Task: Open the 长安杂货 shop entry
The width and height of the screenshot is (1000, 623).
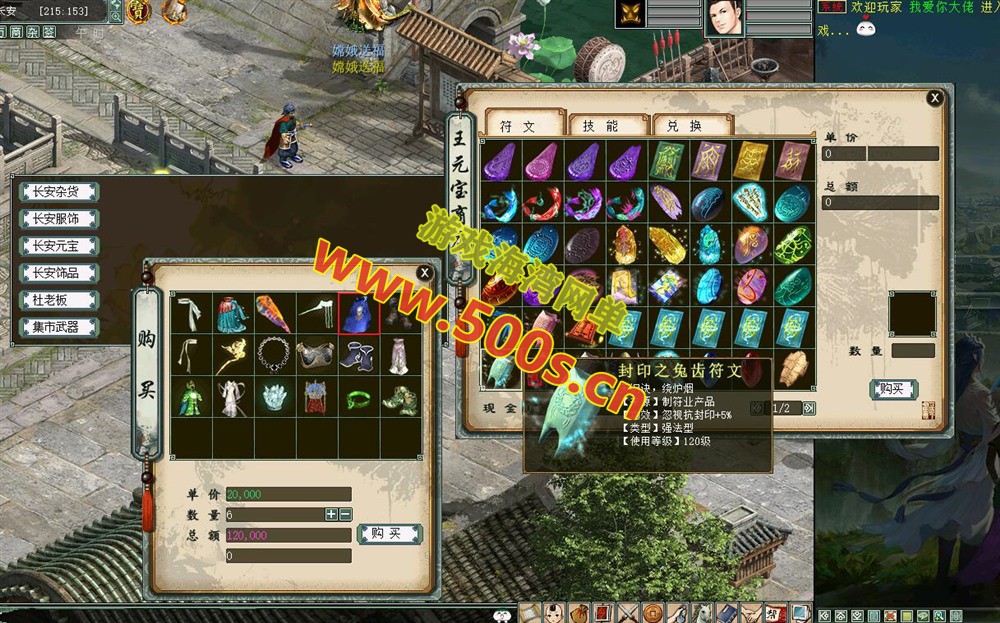Action: coord(55,192)
